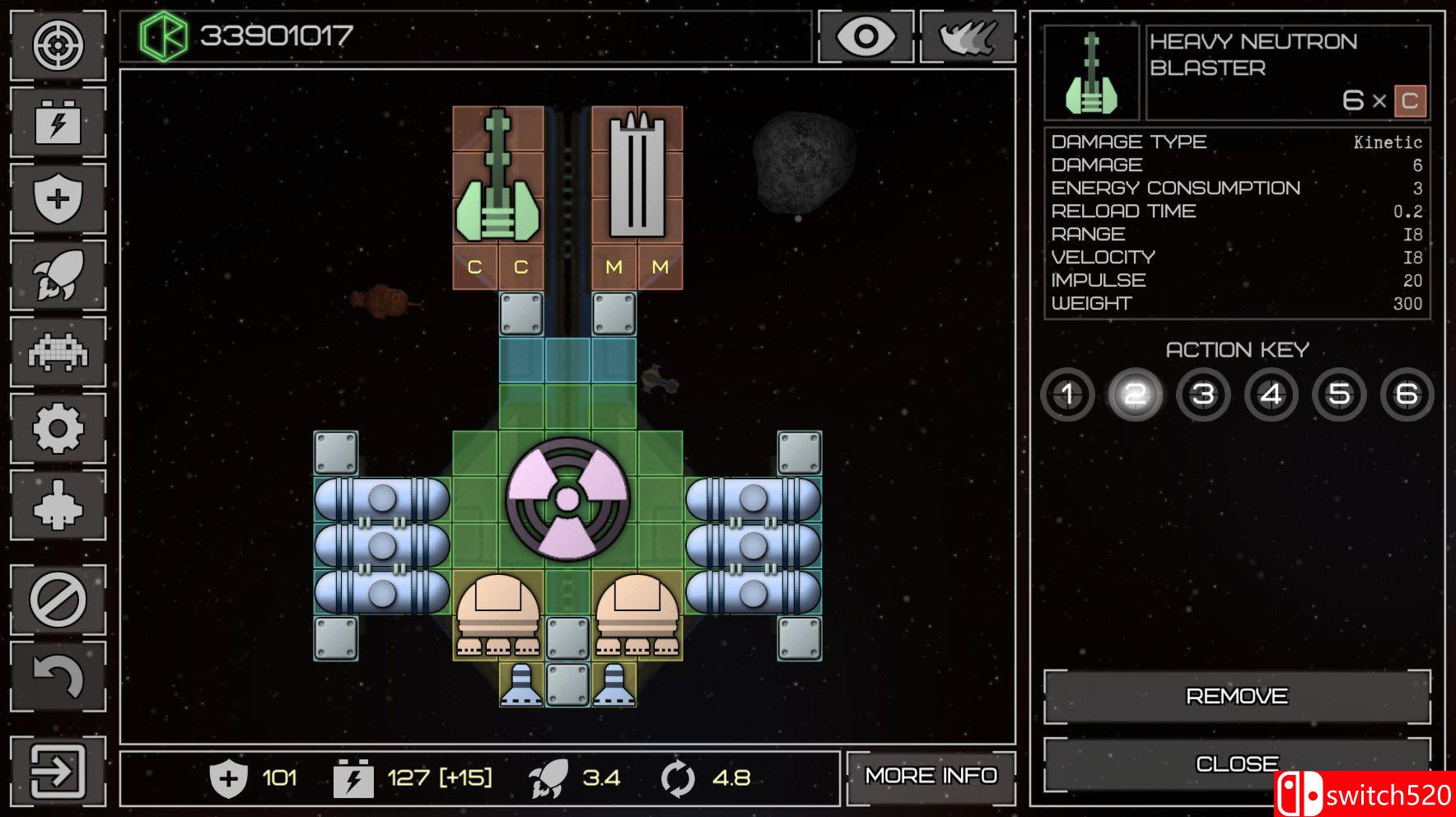The image size is (1456, 817).
Task: Select the radioactive reactor module
Action: point(567,499)
